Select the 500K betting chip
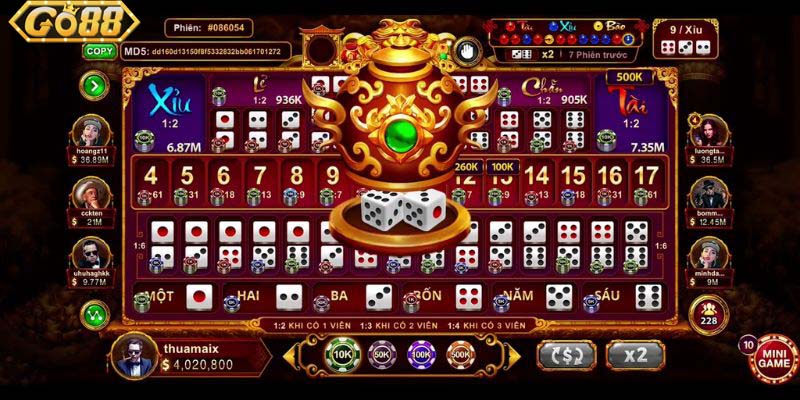The height and width of the screenshot is (400, 800). (x=460, y=354)
